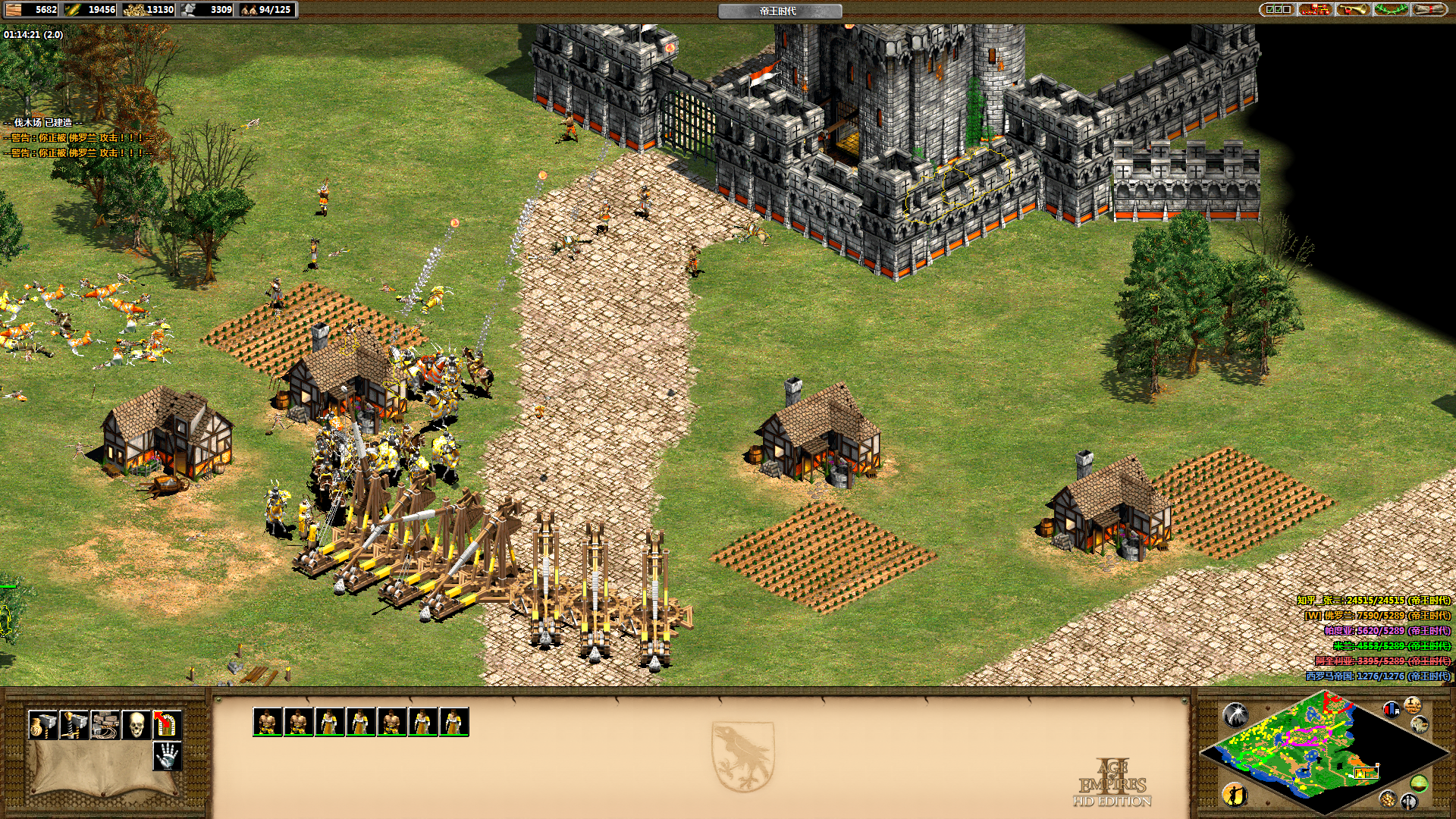Open the chat window via horn button
The width and height of the screenshot is (1456, 819).
pyautogui.click(x=1353, y=10)
